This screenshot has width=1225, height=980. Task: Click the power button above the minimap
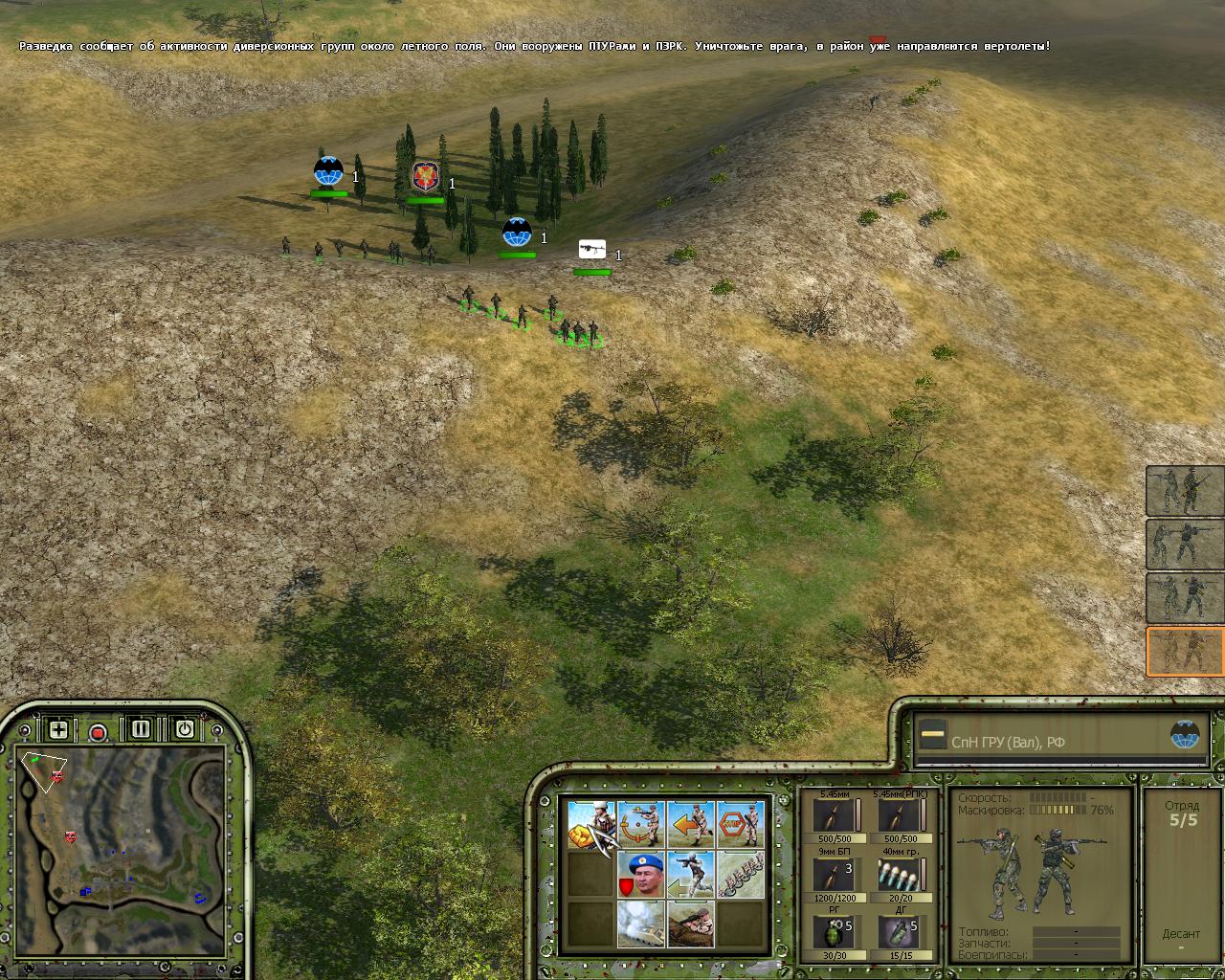pos(184,729)
